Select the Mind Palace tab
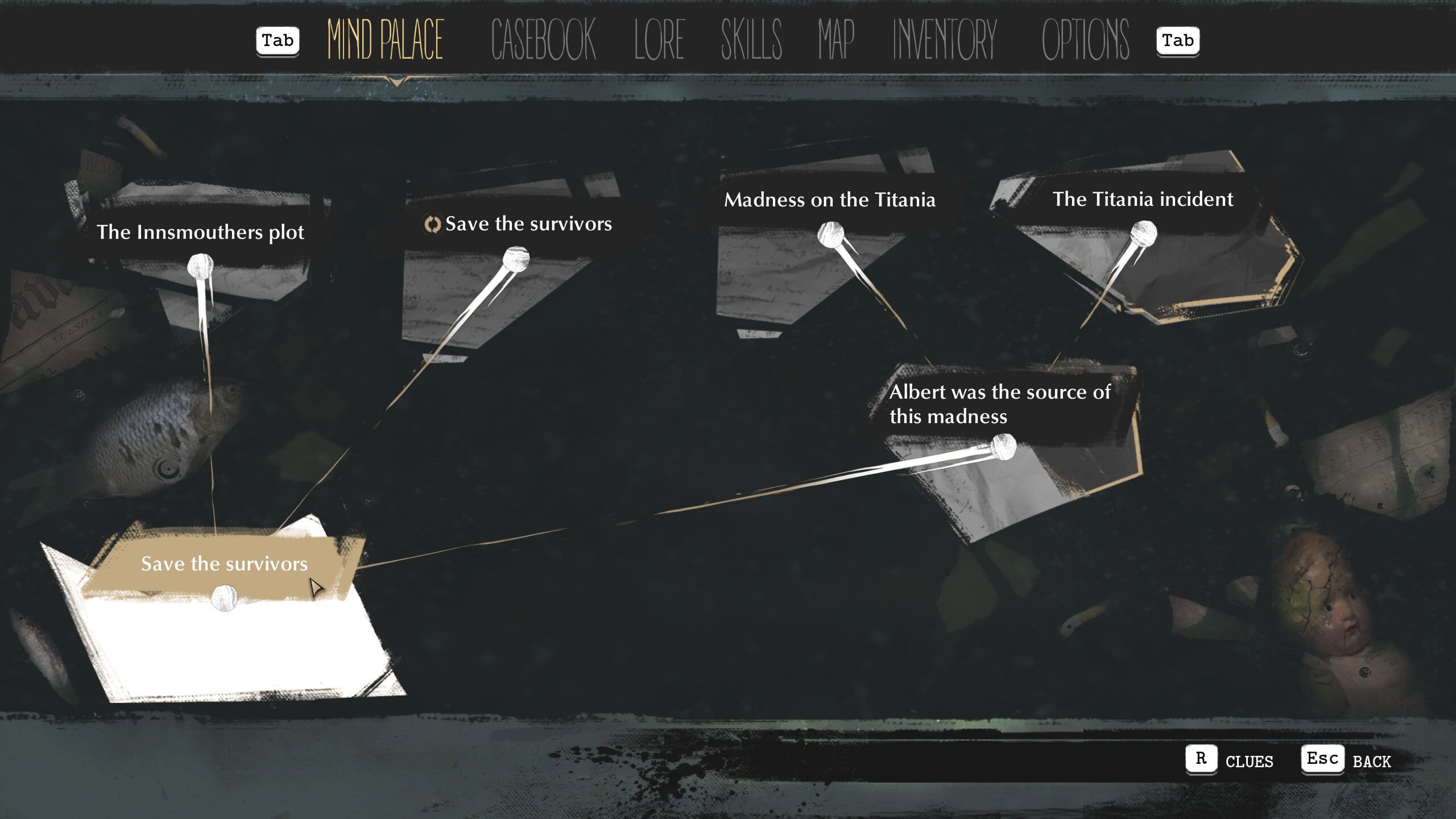 coord(385,40)
